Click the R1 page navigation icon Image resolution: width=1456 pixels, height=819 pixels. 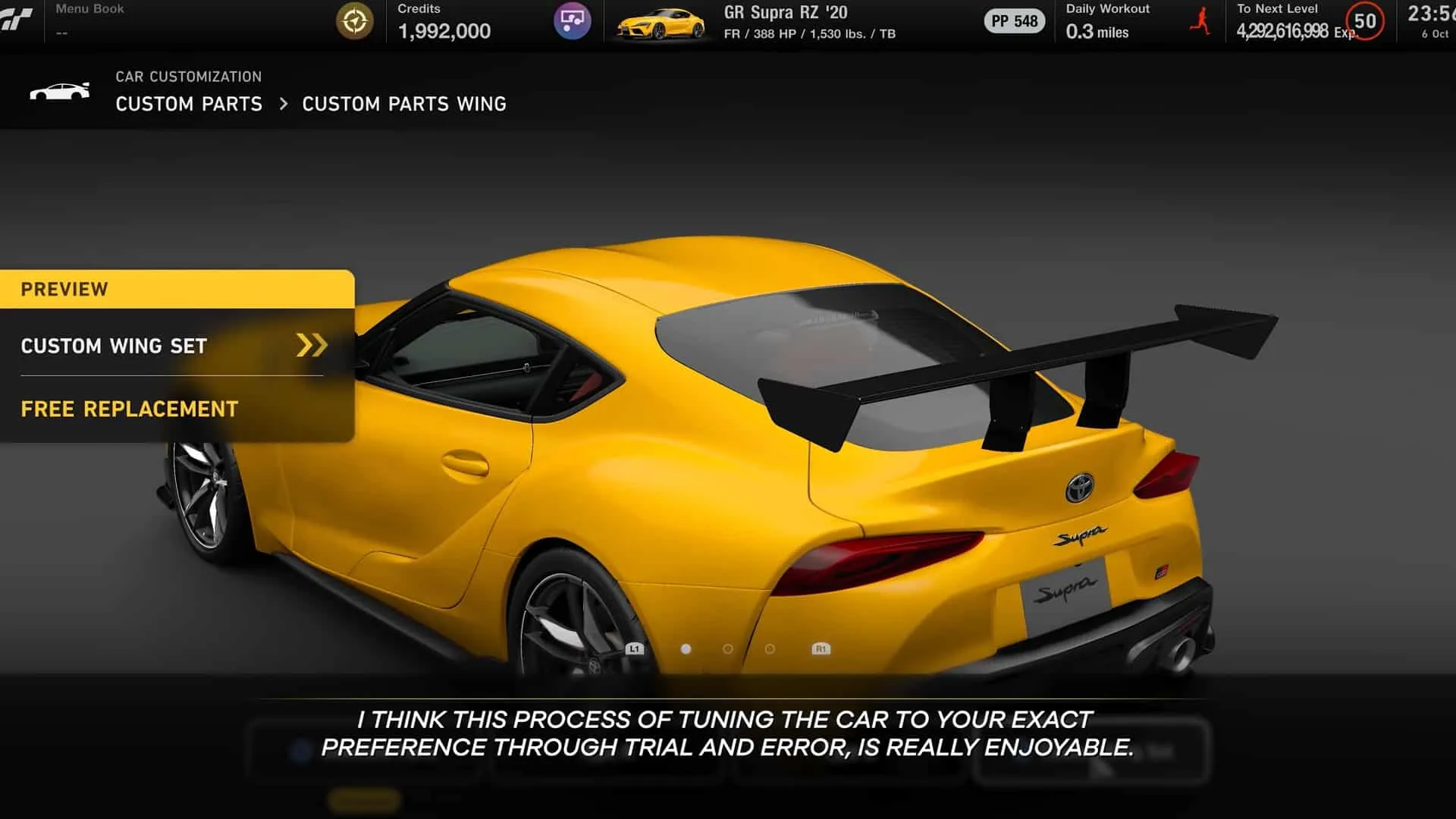pos(821,648)
